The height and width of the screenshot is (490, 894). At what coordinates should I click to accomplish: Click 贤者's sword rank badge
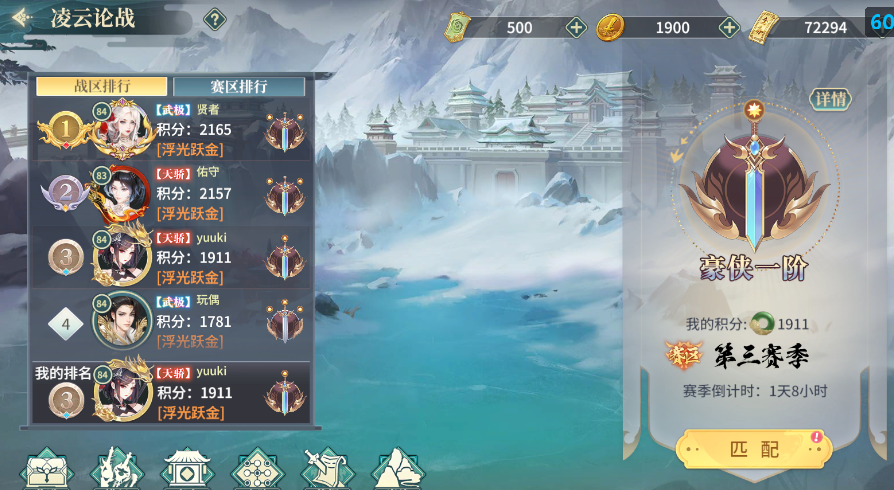click(285, 131)
